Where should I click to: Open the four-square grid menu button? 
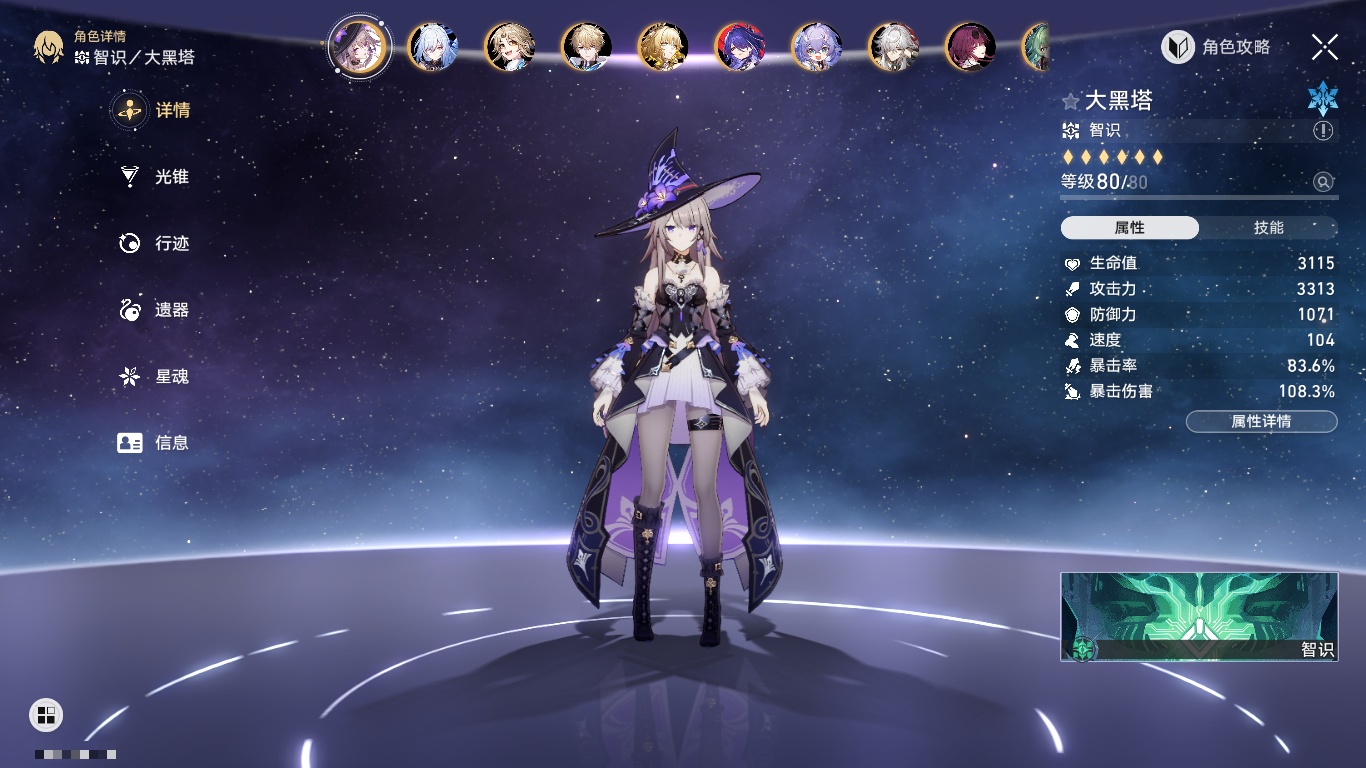[45, 714]
